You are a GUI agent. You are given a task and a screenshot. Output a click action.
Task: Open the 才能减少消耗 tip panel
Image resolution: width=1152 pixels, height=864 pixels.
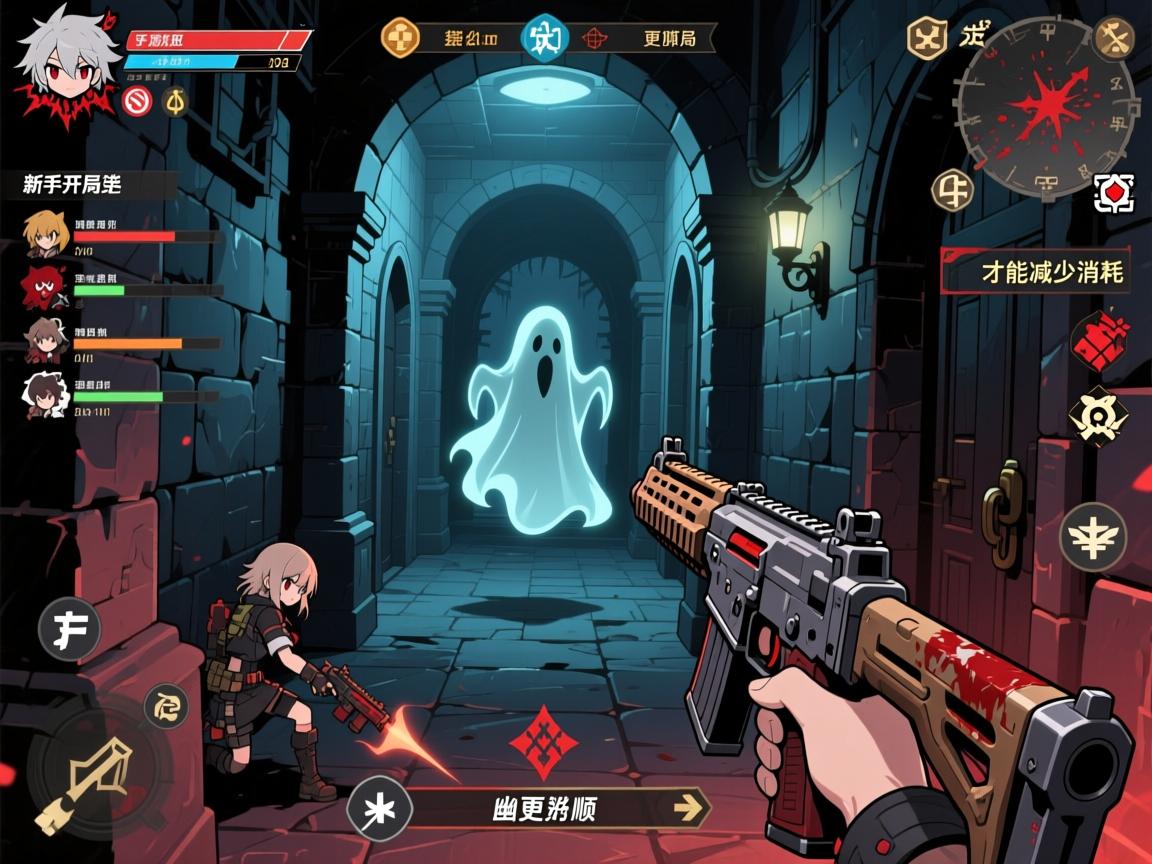coord(1037,271)
